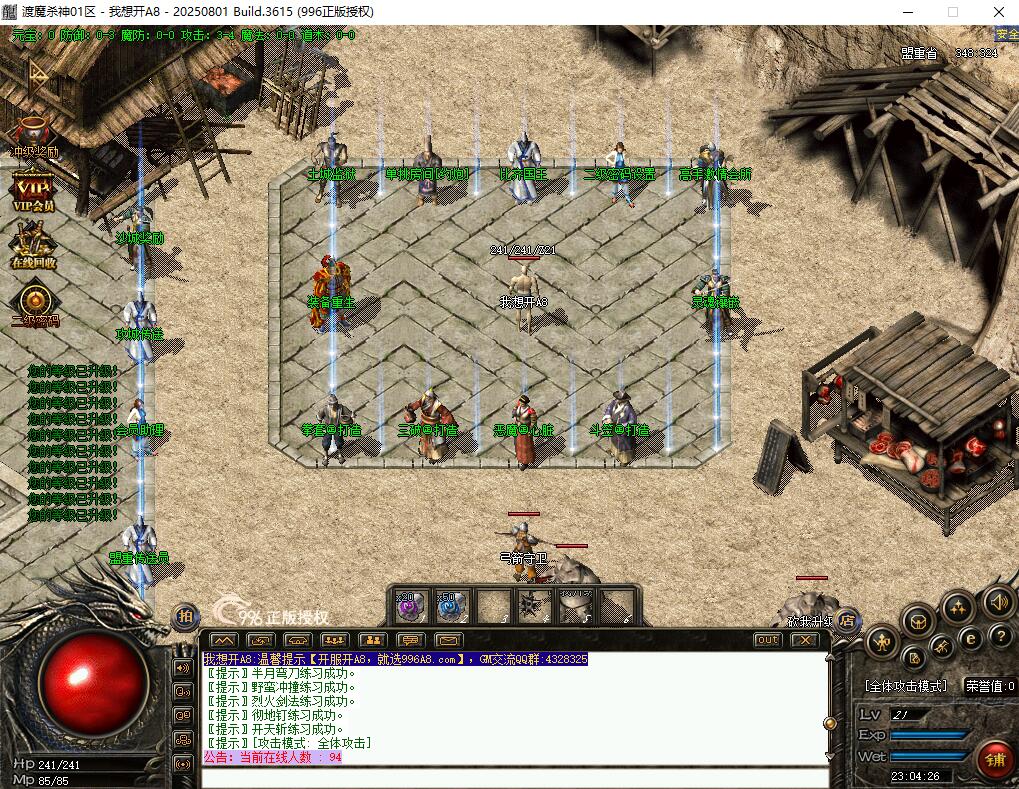Select the spiked item in hotbar slot 4
Viewport: 1019px width, 789px height.
point(533,606)
